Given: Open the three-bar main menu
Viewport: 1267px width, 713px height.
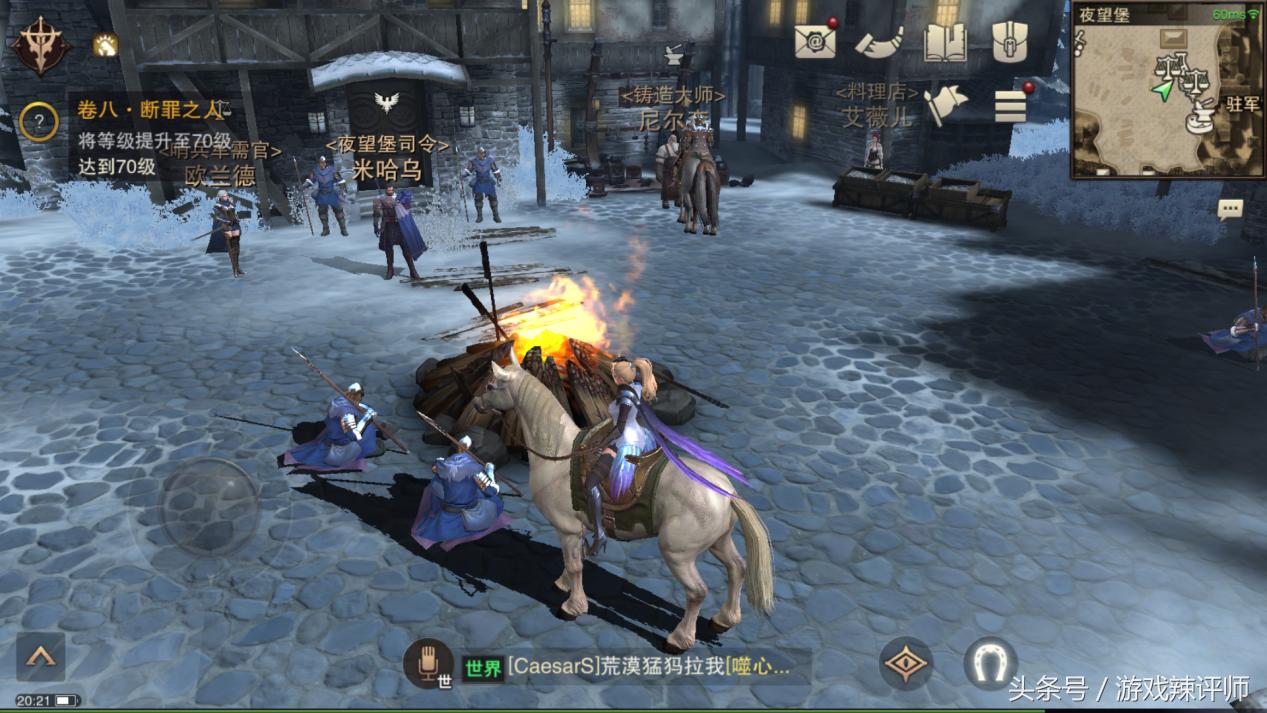Looking at the screenshot, I should pyautogui.click(x=1011, y=105).
